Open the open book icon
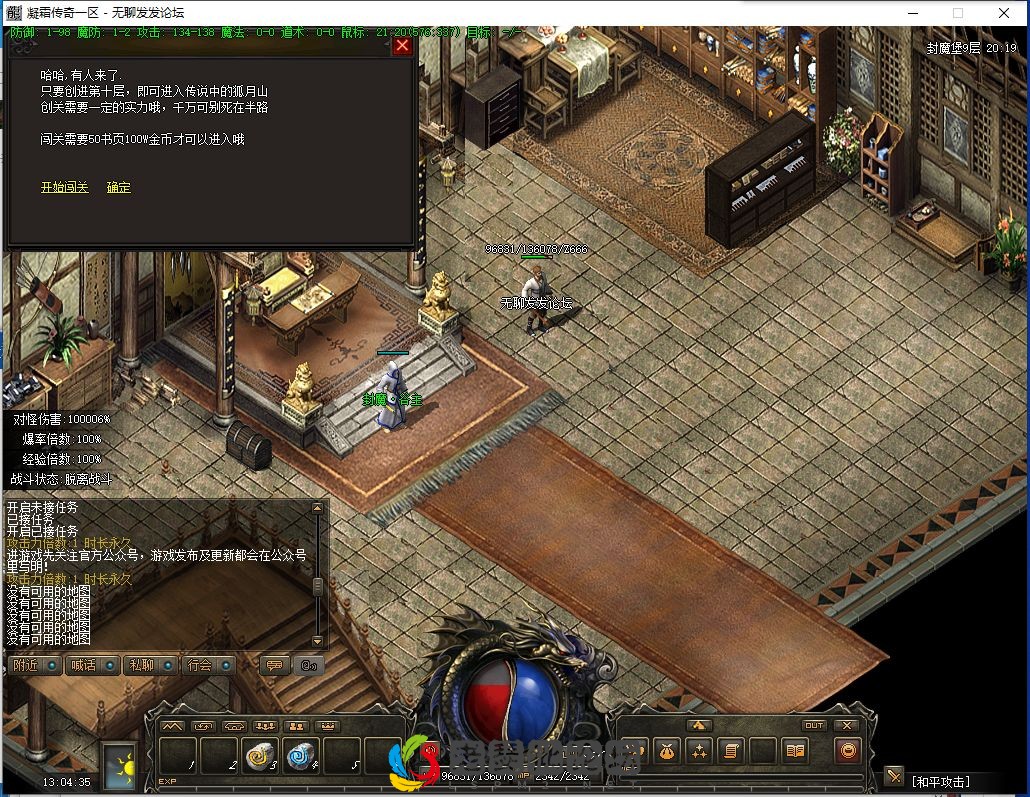Screen dimensions: 1030x797 point(795,750)
